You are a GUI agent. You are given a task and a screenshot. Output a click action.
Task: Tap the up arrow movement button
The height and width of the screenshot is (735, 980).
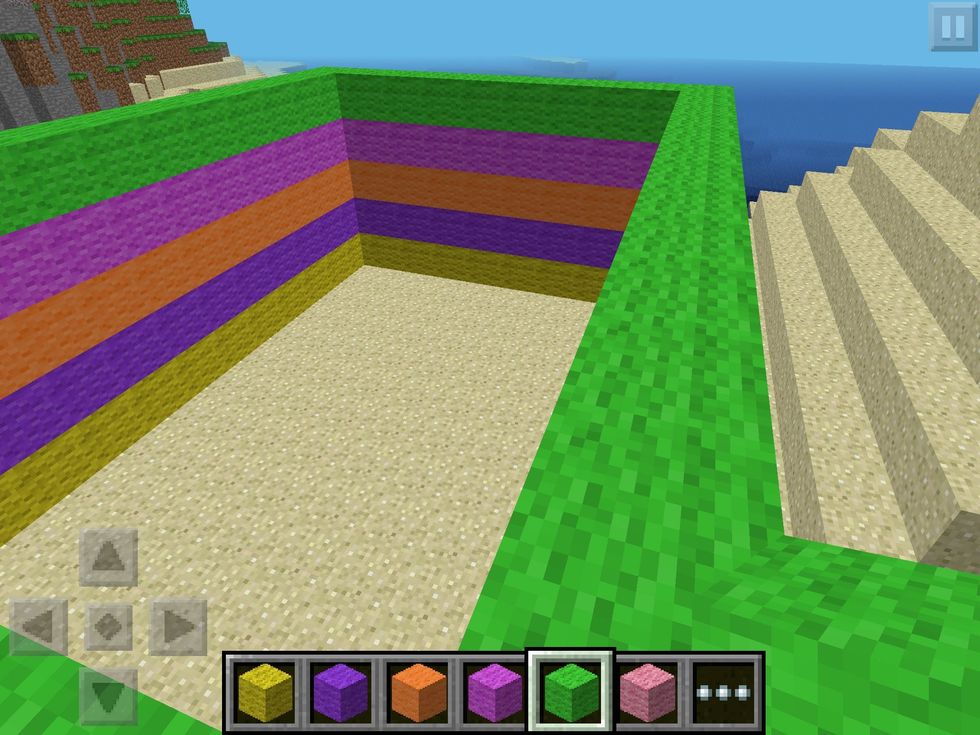coord(108,558)
